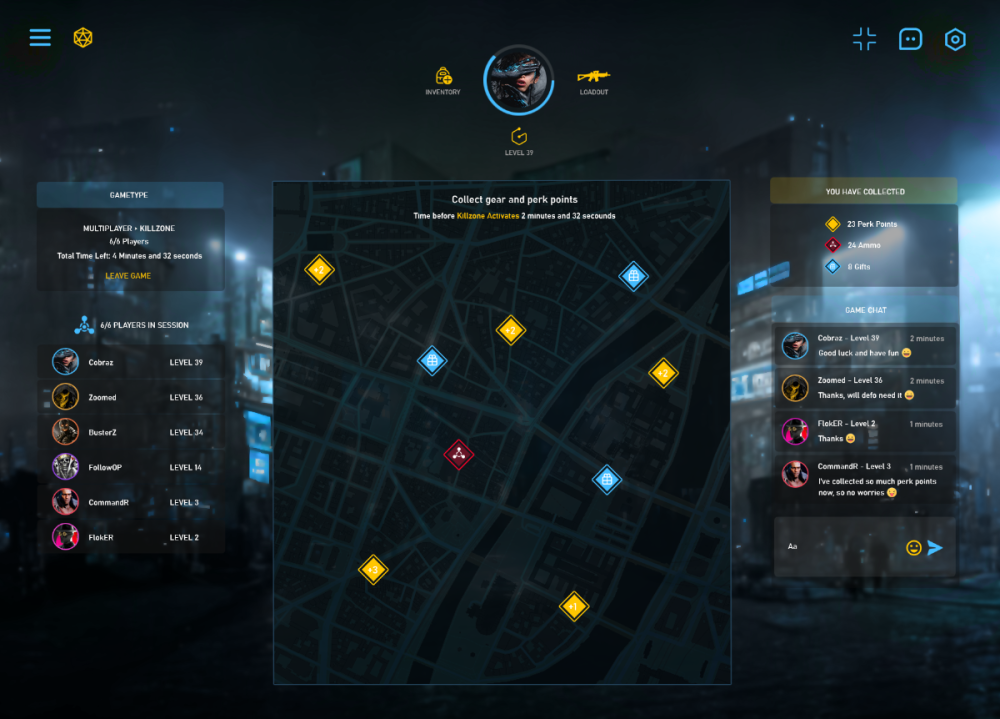1000x719 pixels.
Task: Open settings via the hexagon gear
Action: (955, 39)
